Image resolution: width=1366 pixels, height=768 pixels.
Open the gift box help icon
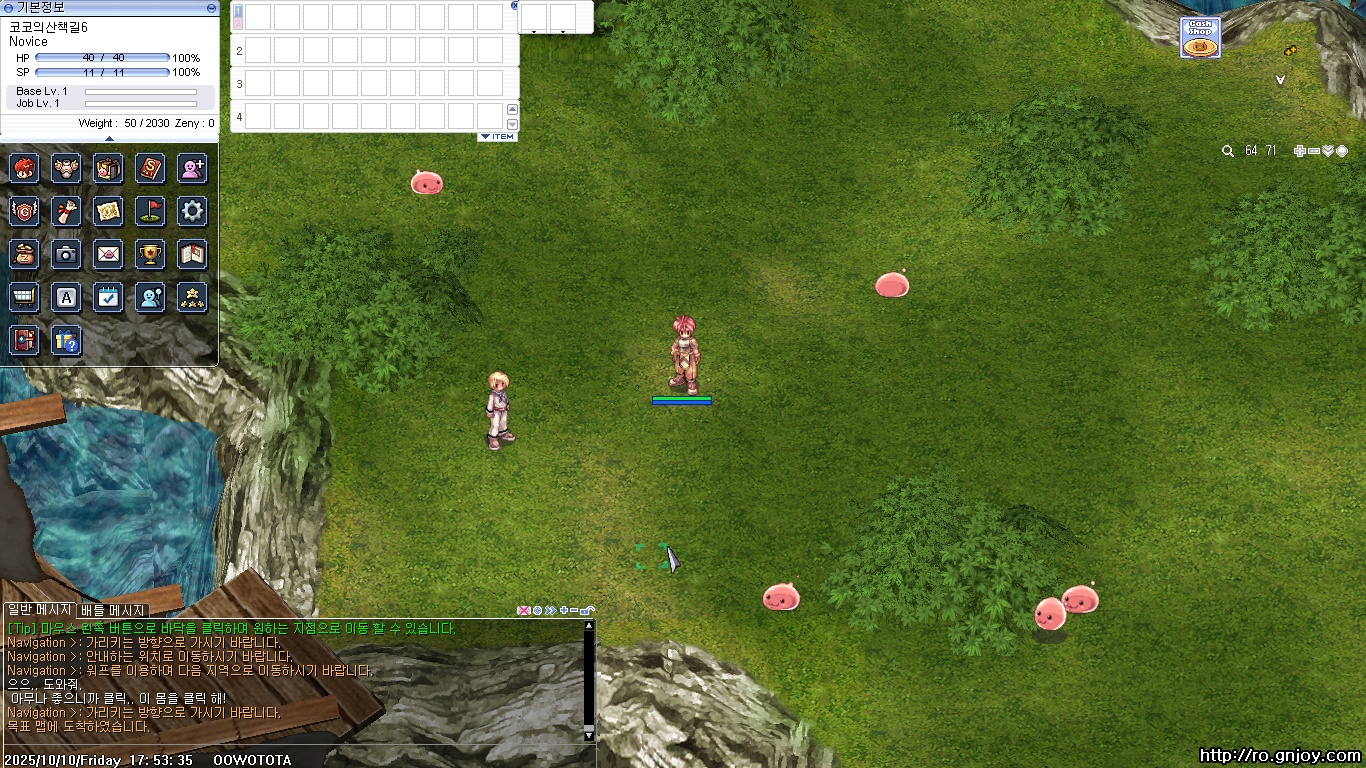point(66,341)
